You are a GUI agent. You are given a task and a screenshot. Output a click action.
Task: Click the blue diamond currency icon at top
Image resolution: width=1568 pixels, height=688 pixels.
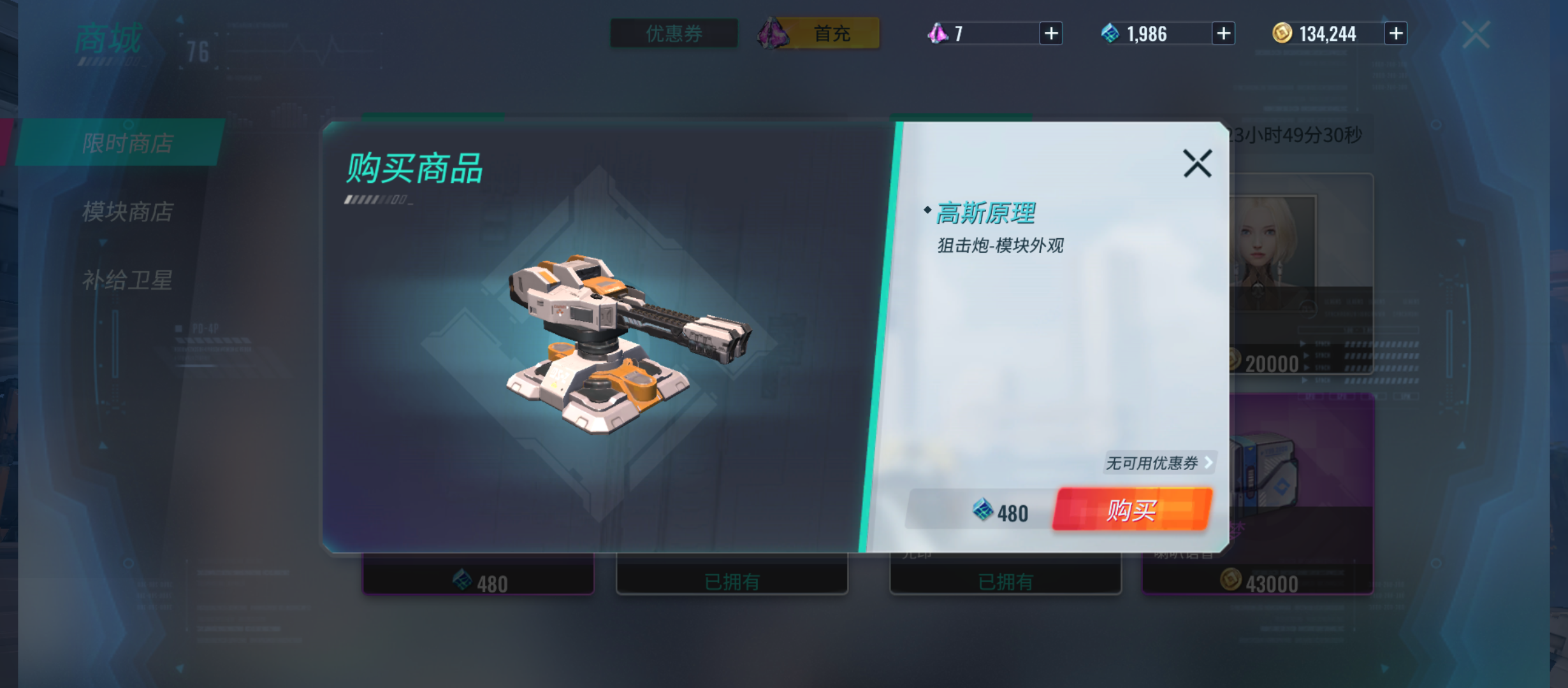[1109, 33]
